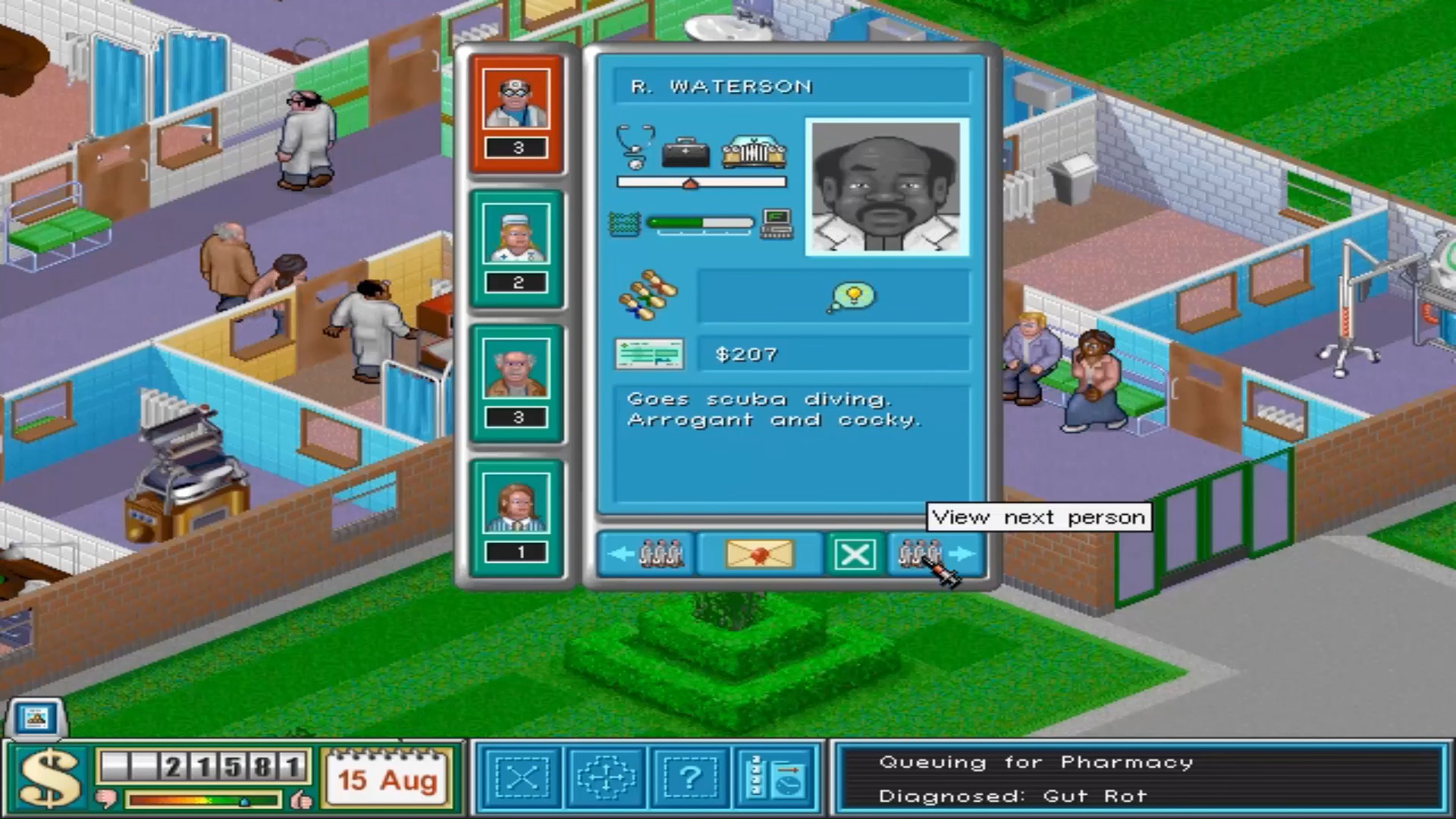This screenshot has height=819, width=1456.
Task: Close the R. Waterson staff panel
Action: (855, 554)
